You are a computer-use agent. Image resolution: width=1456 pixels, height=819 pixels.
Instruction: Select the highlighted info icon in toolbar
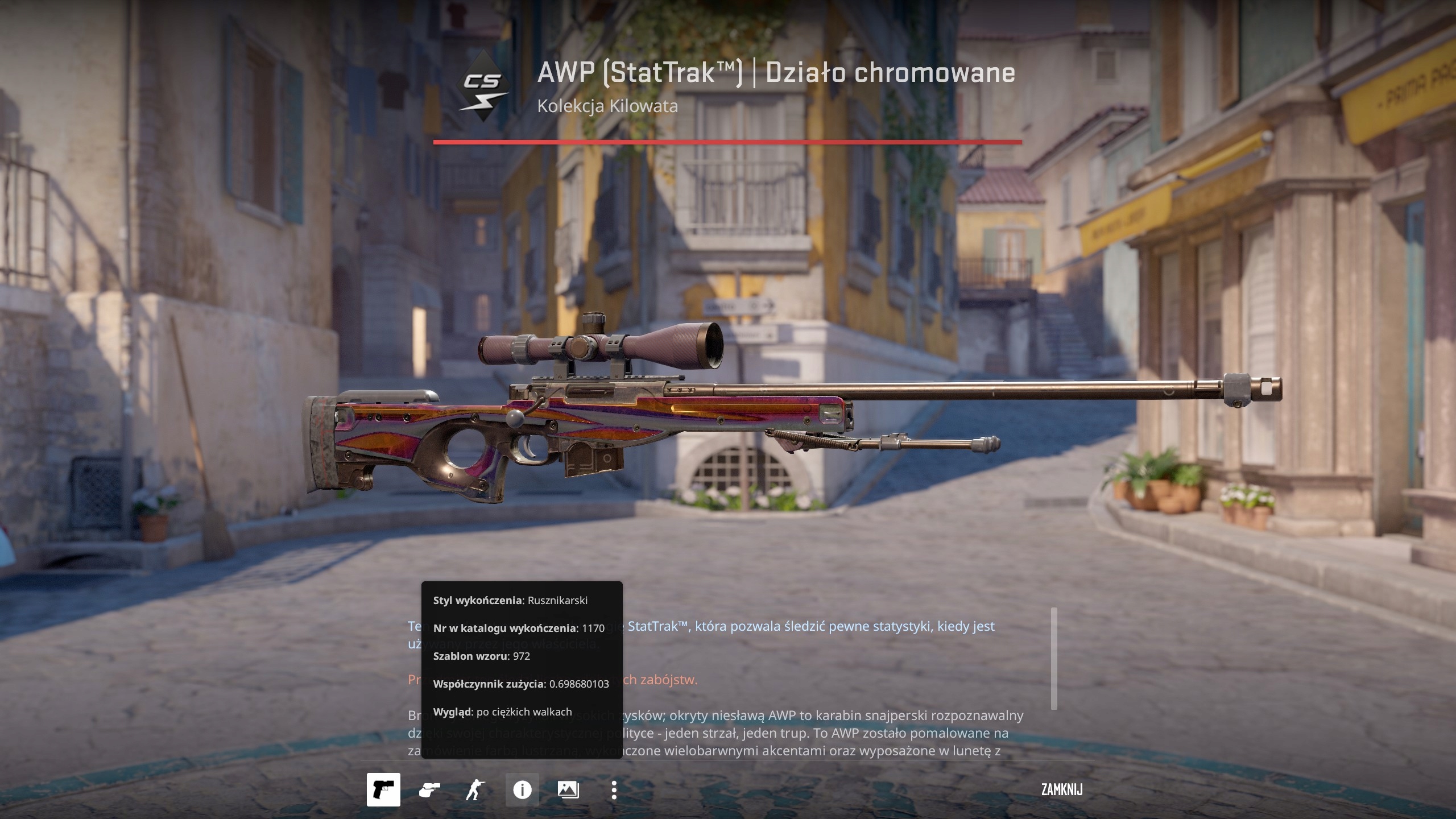click(x=522, y=789)
